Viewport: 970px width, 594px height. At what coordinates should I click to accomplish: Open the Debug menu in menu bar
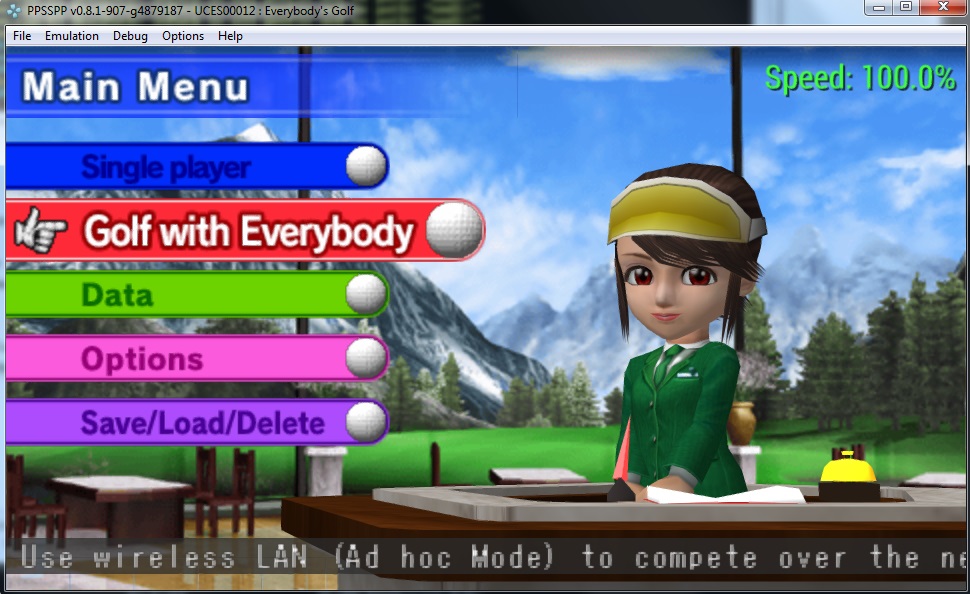(130, 36)
